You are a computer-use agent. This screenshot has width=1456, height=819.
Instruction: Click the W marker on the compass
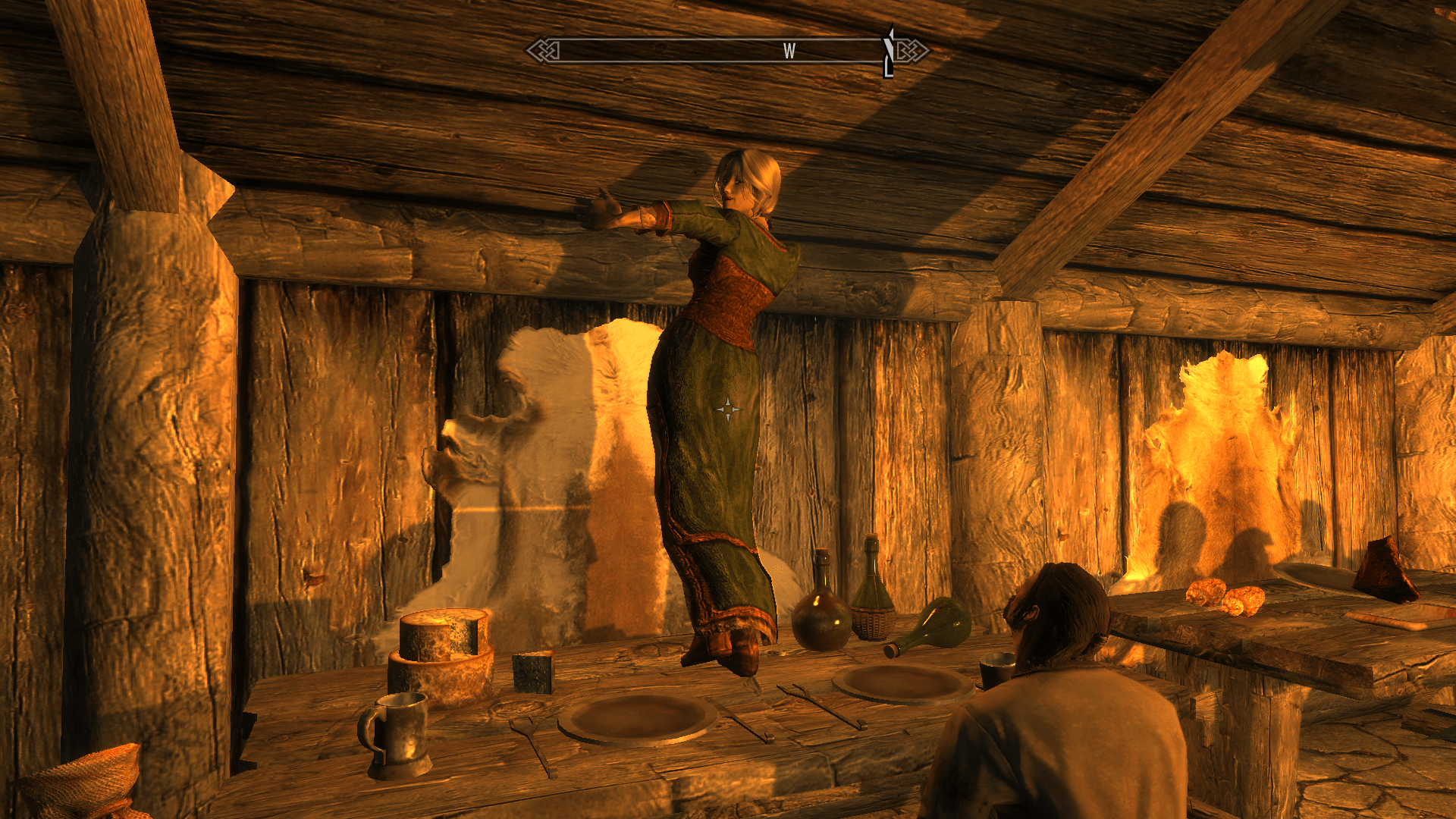pyautogui.click(x=789, y=52)
